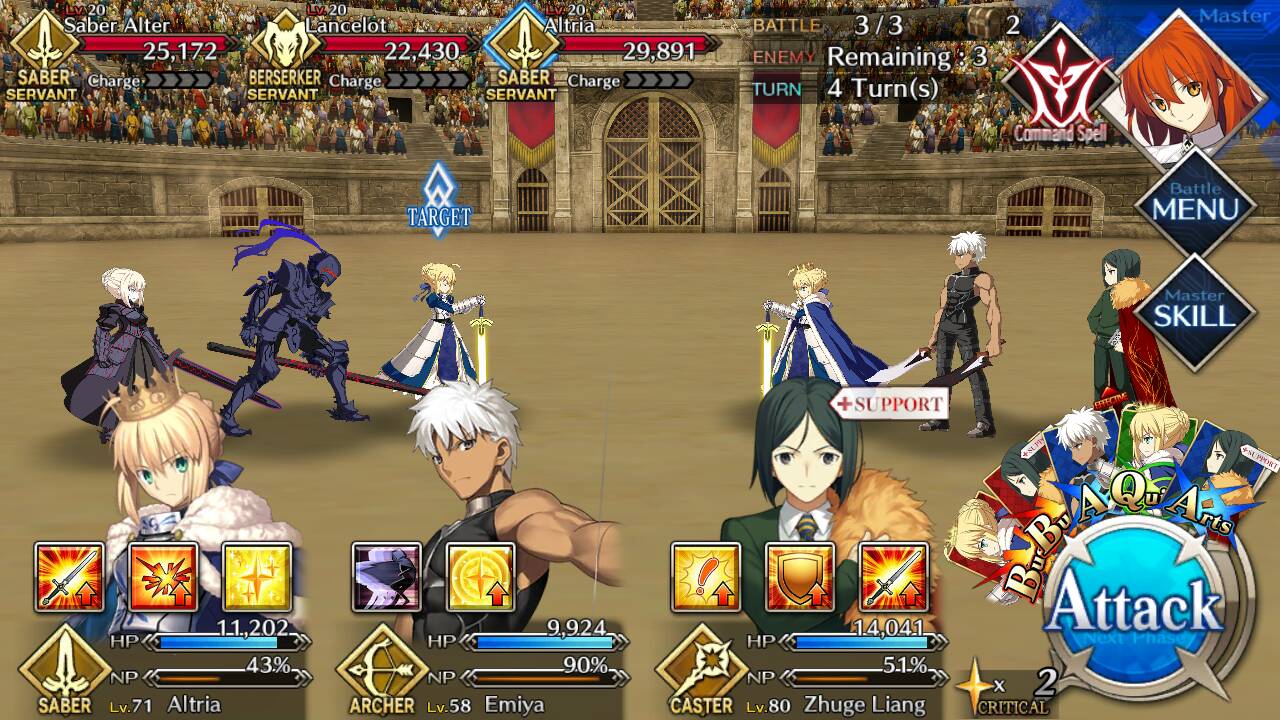The height and width of the screenshot is (720, 1280).
Task: Activate Emiya's golden target circle skill
Action: point(480,577)
